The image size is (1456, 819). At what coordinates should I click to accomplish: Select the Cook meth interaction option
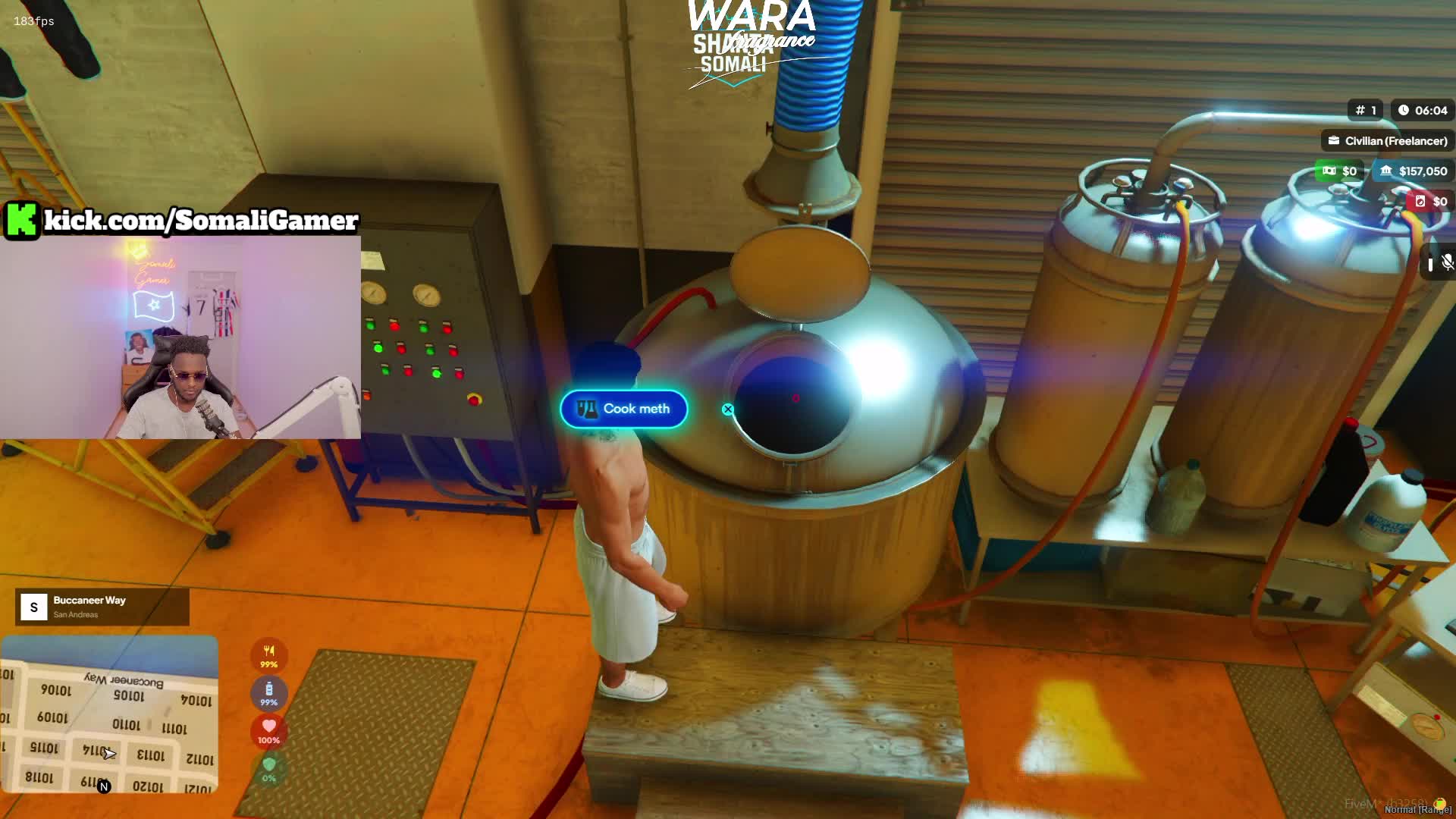pyautogui.click(x=623, y=409)
